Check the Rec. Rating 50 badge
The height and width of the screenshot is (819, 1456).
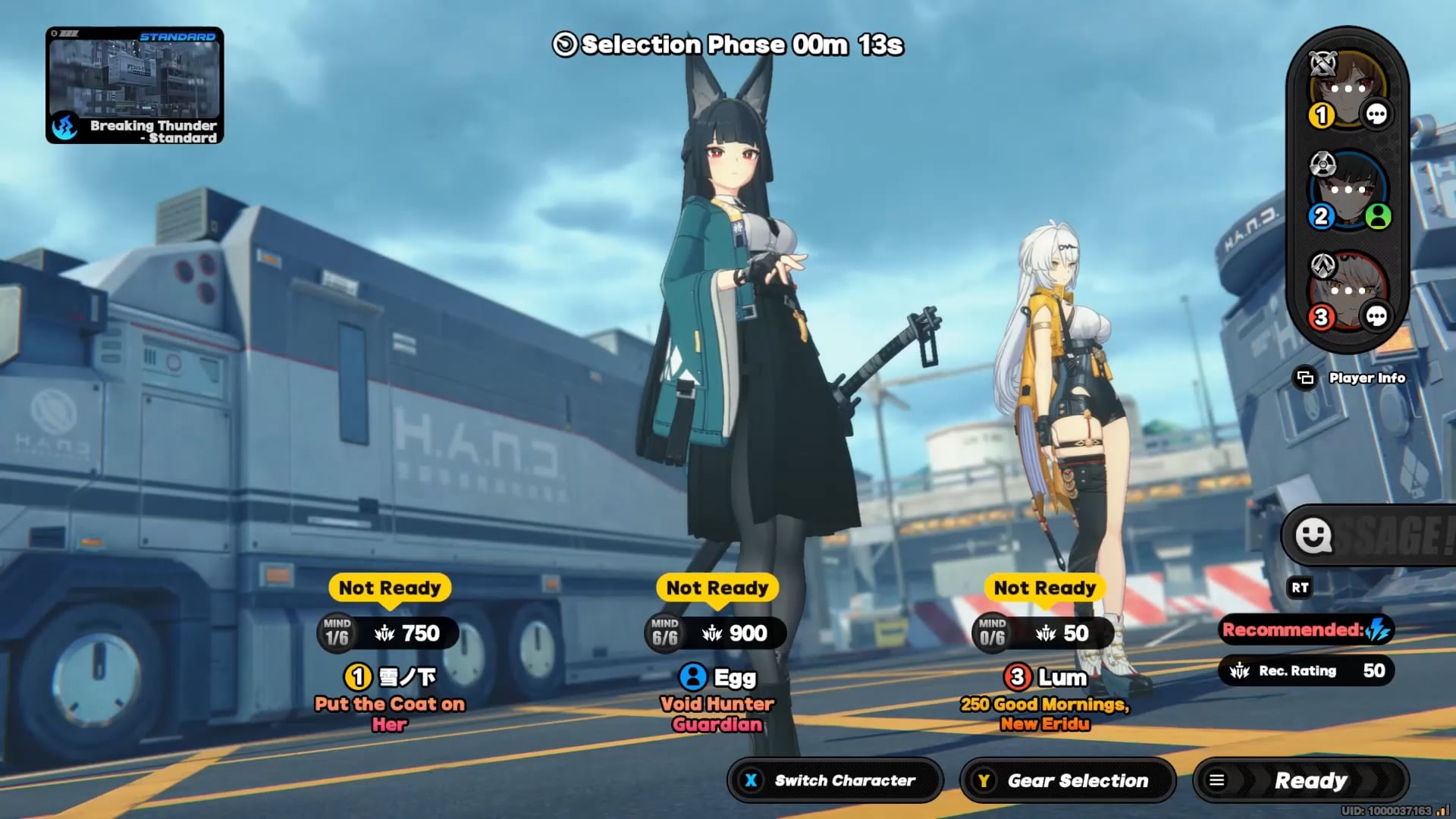1306,670
